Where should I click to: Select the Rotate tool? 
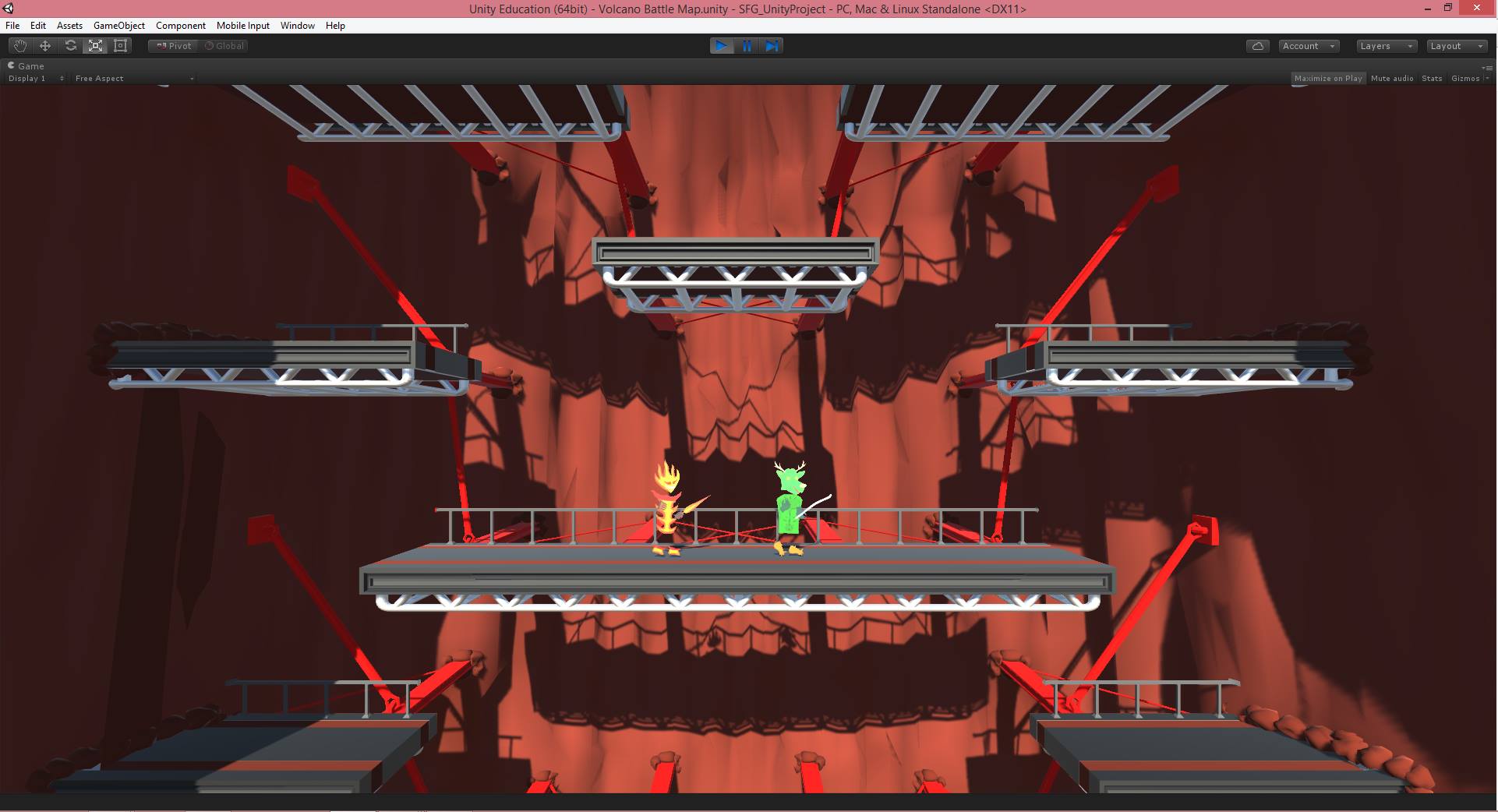[69, 46]
